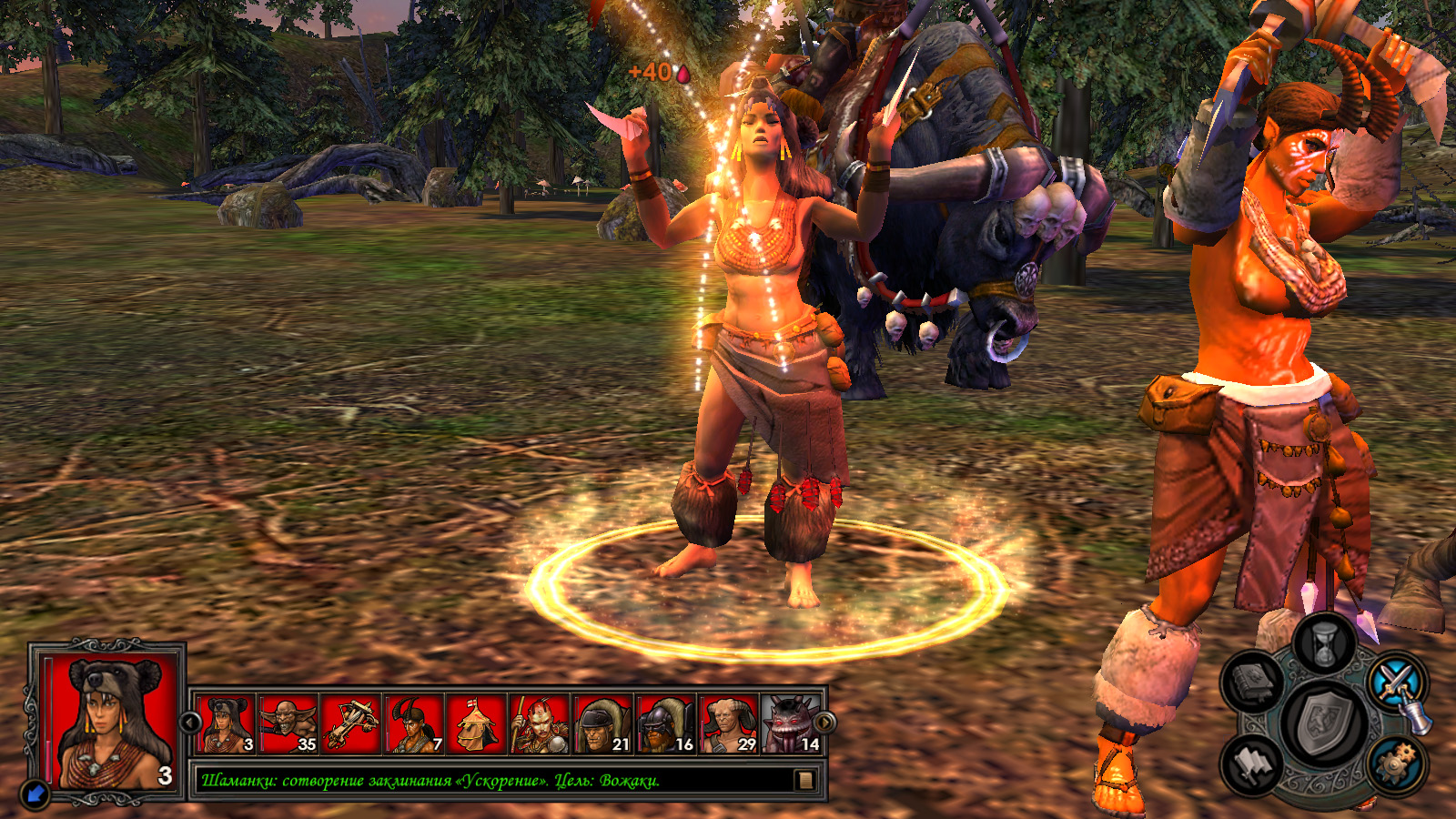1456x819 pixels.
Task: Select the fur-hooded warrior stack of 21
Action: pyautogui.click(x=602, y=724)
